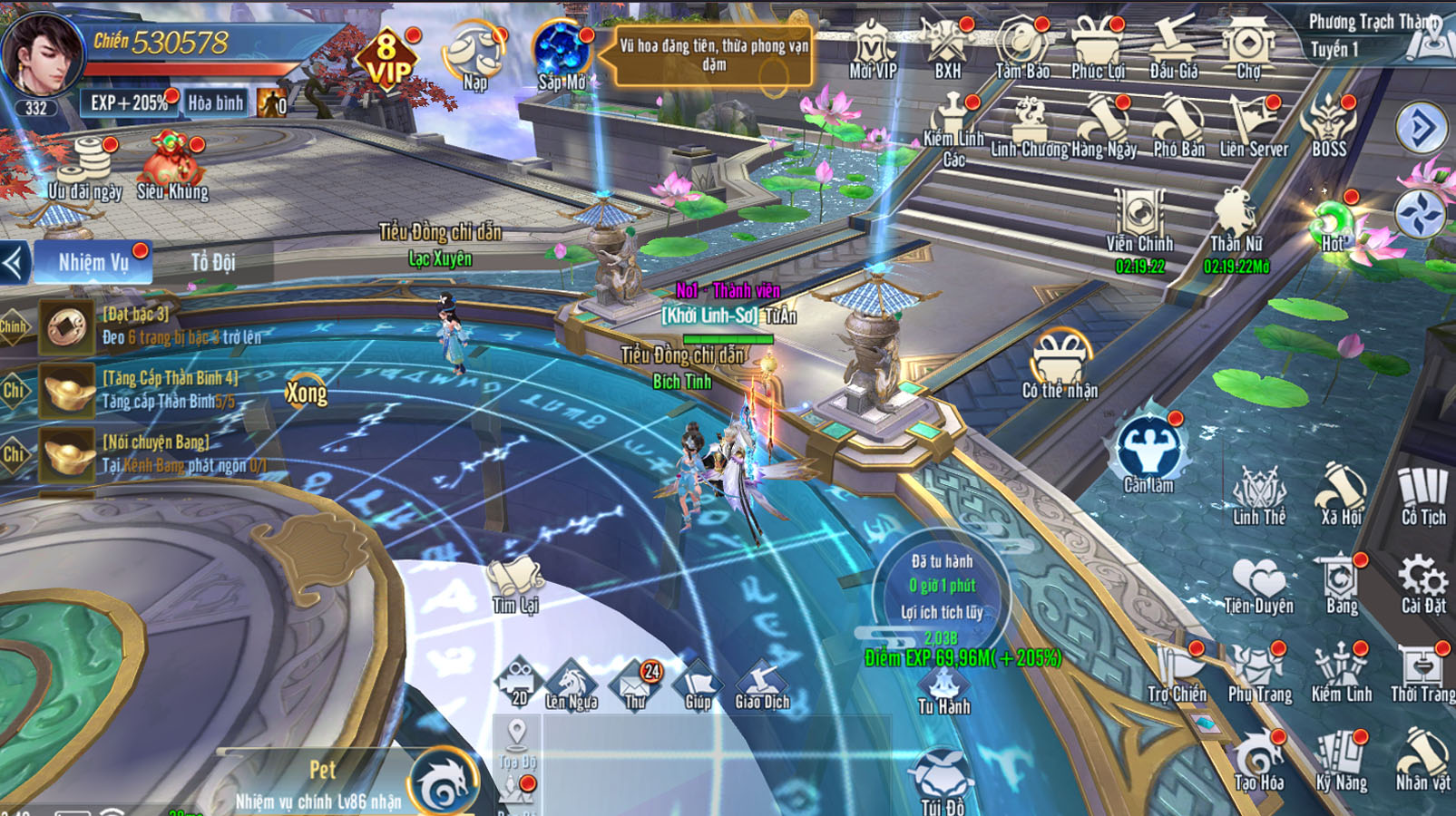Switch to the Tổ Đội tab
Screen dimensions: 1456x816
point(213,262)
